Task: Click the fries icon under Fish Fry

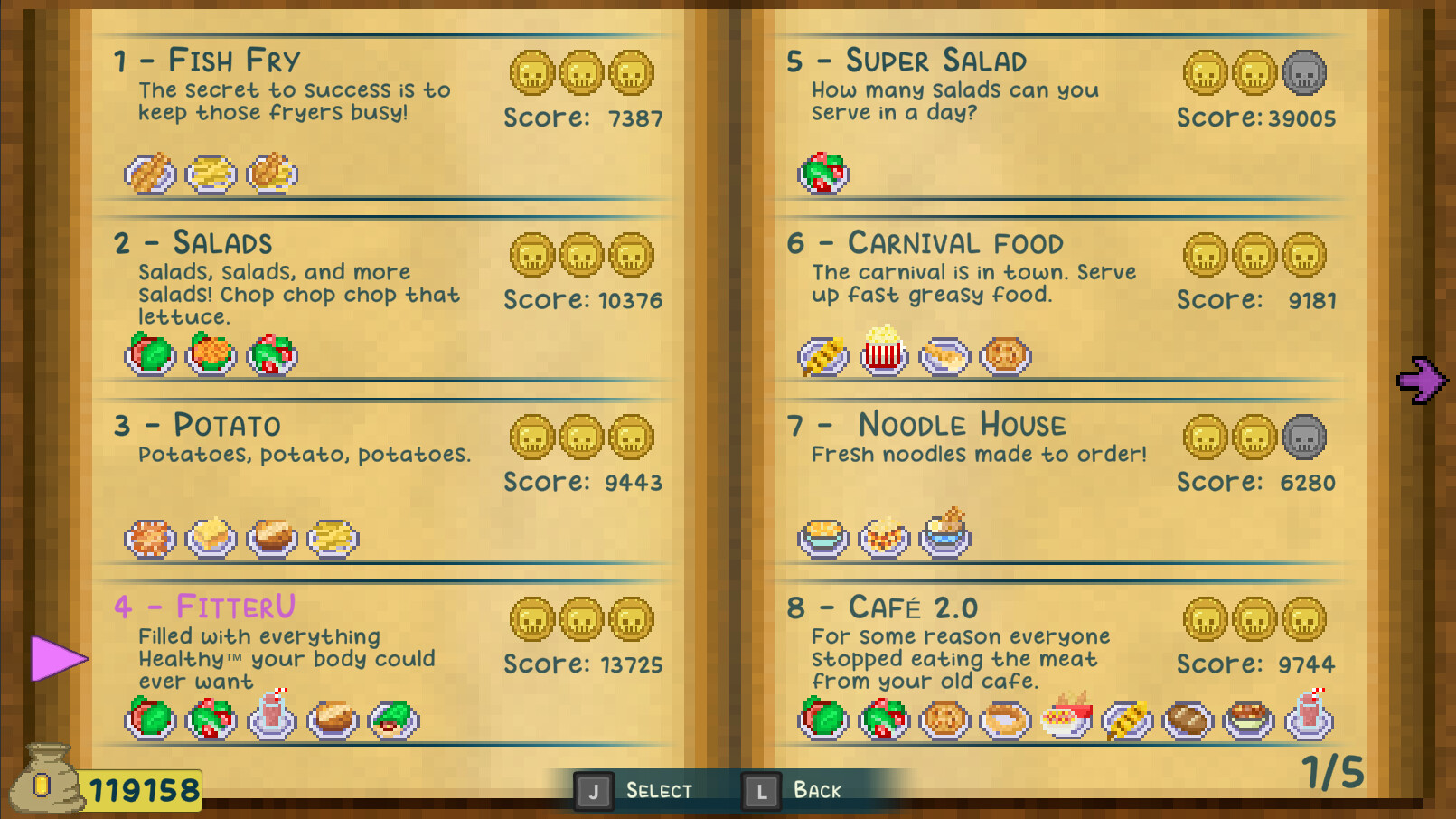Action: [212, 172]
